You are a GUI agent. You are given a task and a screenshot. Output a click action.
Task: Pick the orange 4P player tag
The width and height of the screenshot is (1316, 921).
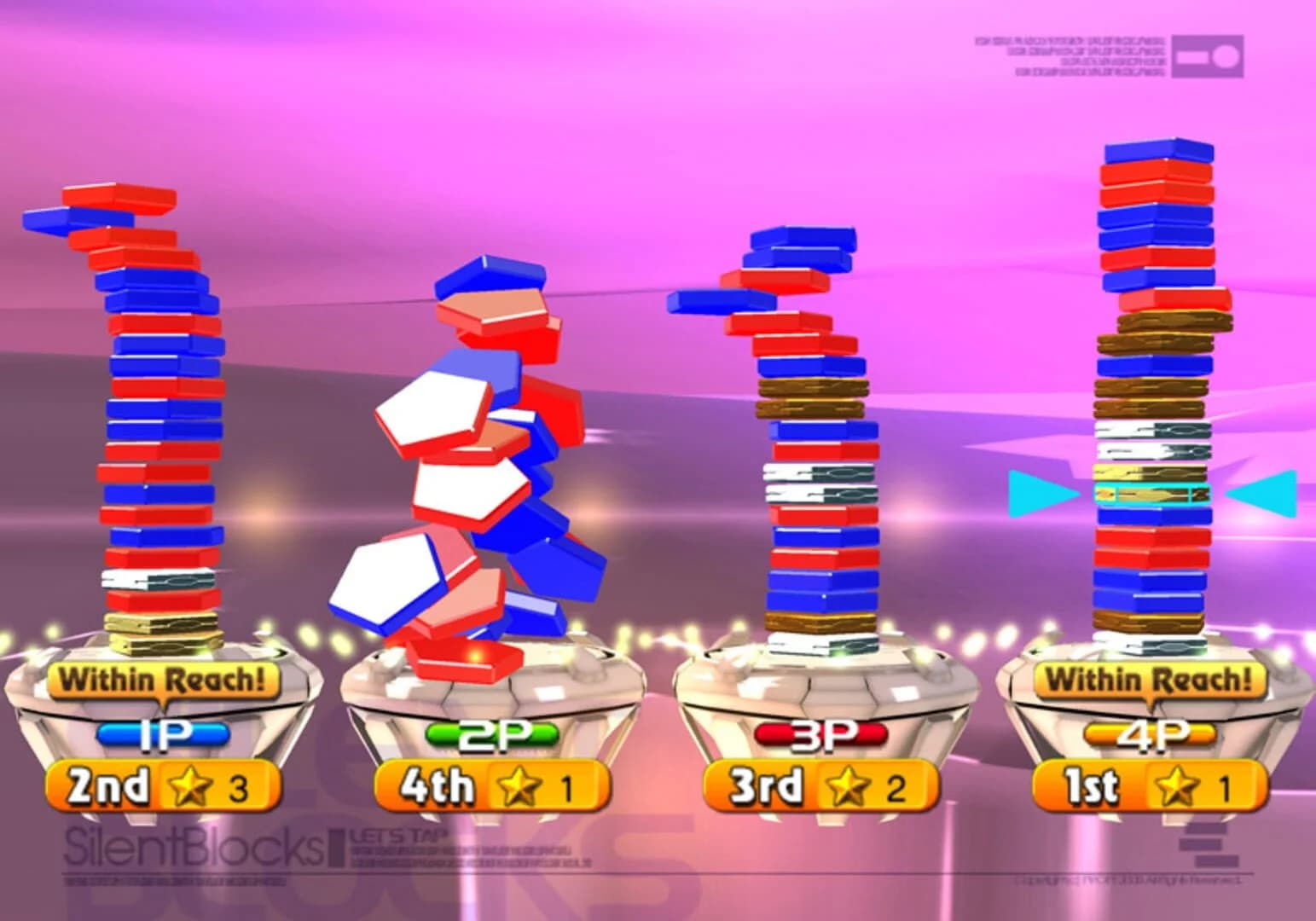click(x=1150, y=735)
